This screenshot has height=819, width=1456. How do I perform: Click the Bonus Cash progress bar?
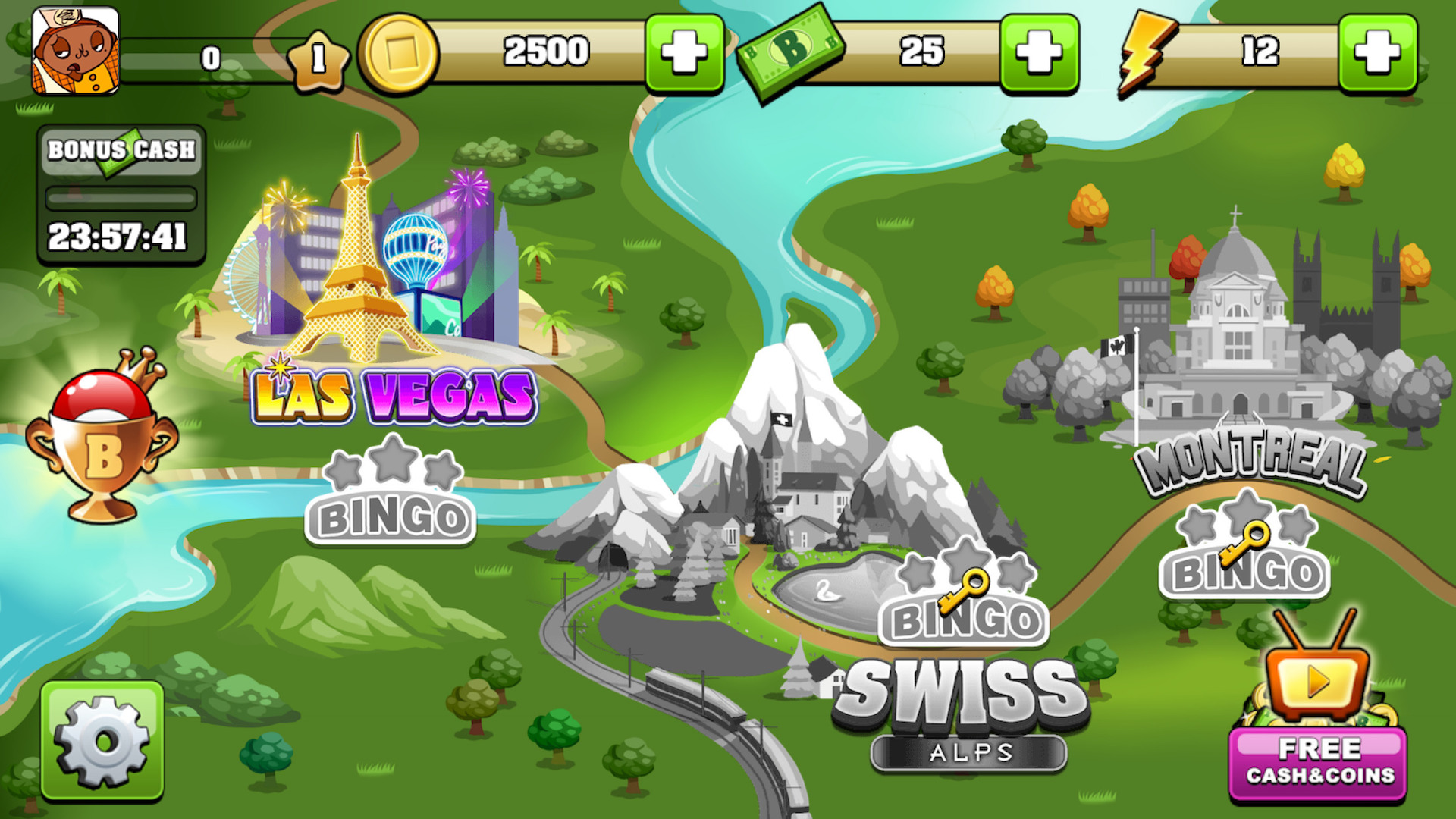(x=120, y=196)
